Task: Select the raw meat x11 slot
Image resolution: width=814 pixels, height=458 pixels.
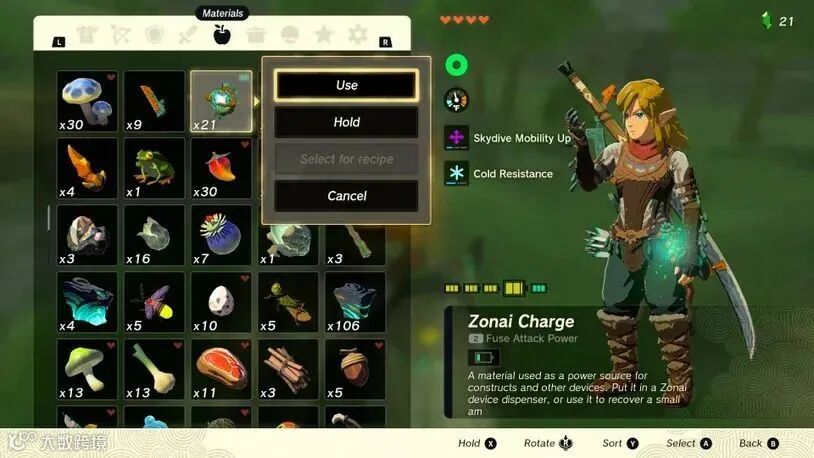Action: [x=221, y=369]
